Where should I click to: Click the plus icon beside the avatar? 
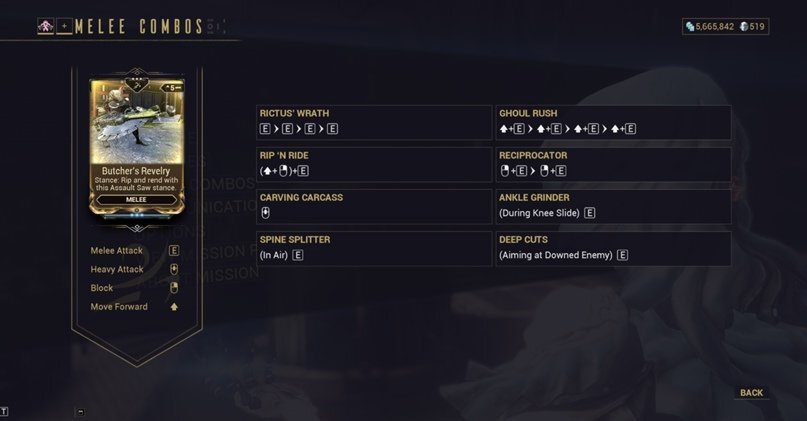point(64,27)
